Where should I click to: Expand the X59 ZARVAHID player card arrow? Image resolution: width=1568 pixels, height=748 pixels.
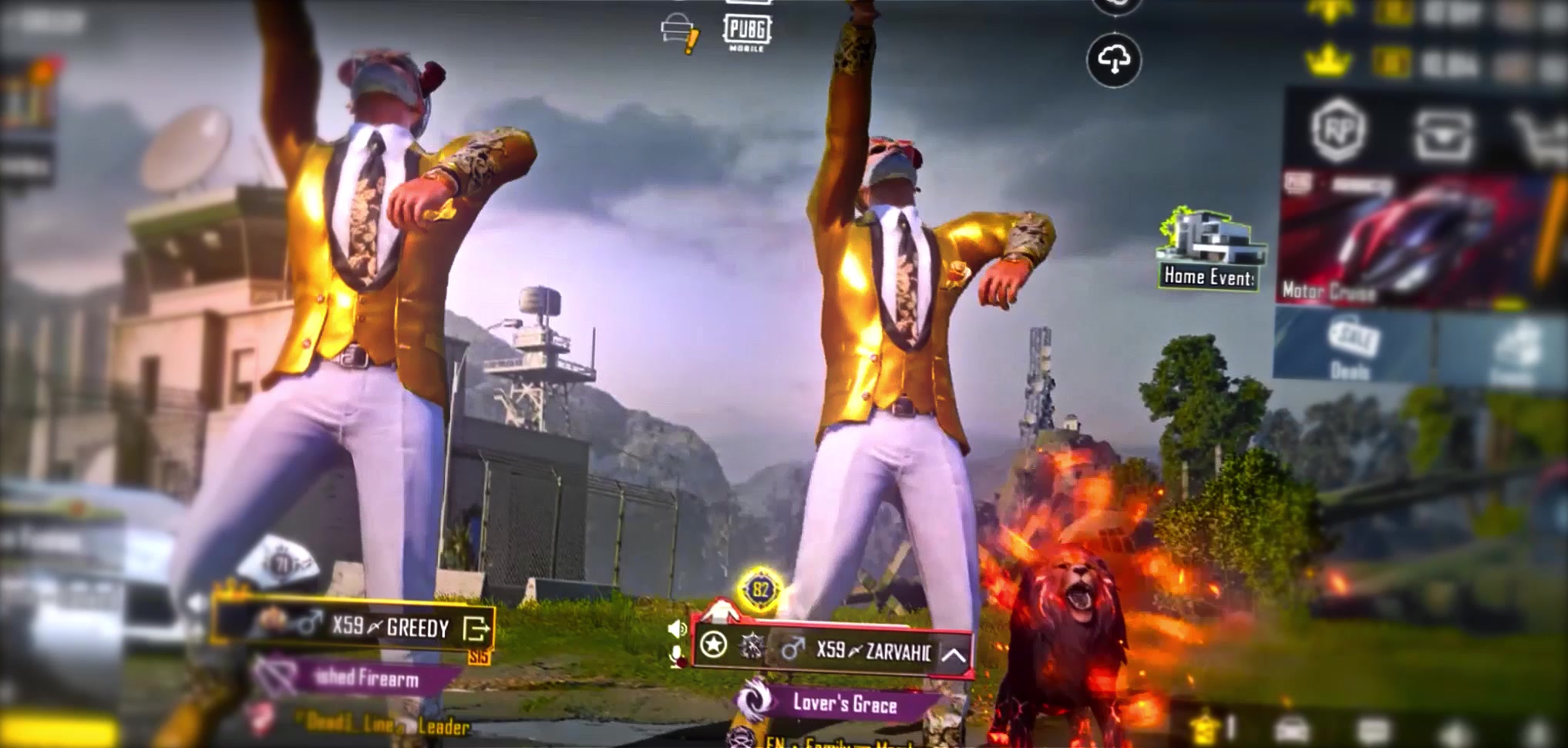pyautogui.click(x=954, y=655)
